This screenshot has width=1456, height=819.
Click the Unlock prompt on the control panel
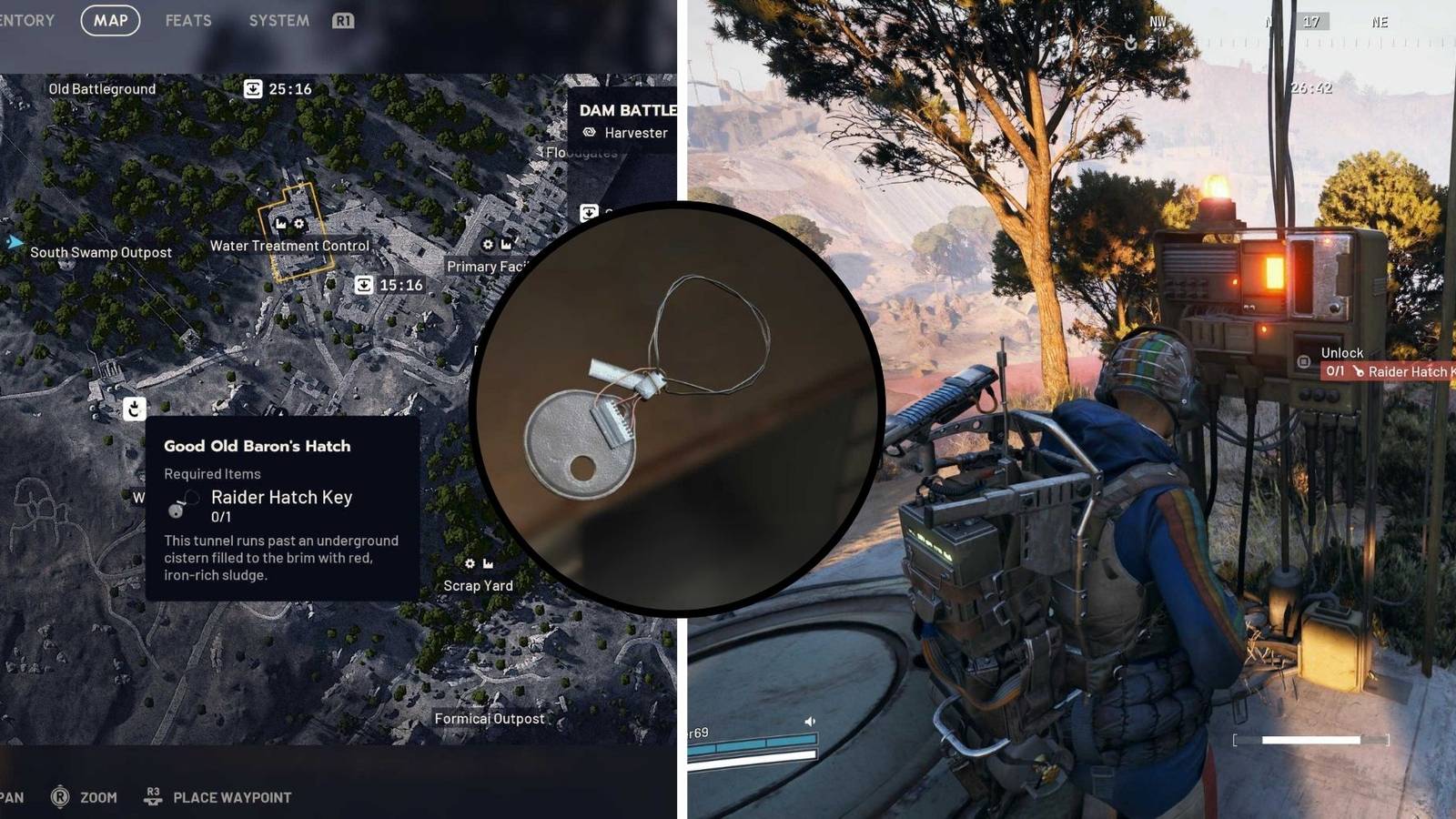tap(1342, 352)
